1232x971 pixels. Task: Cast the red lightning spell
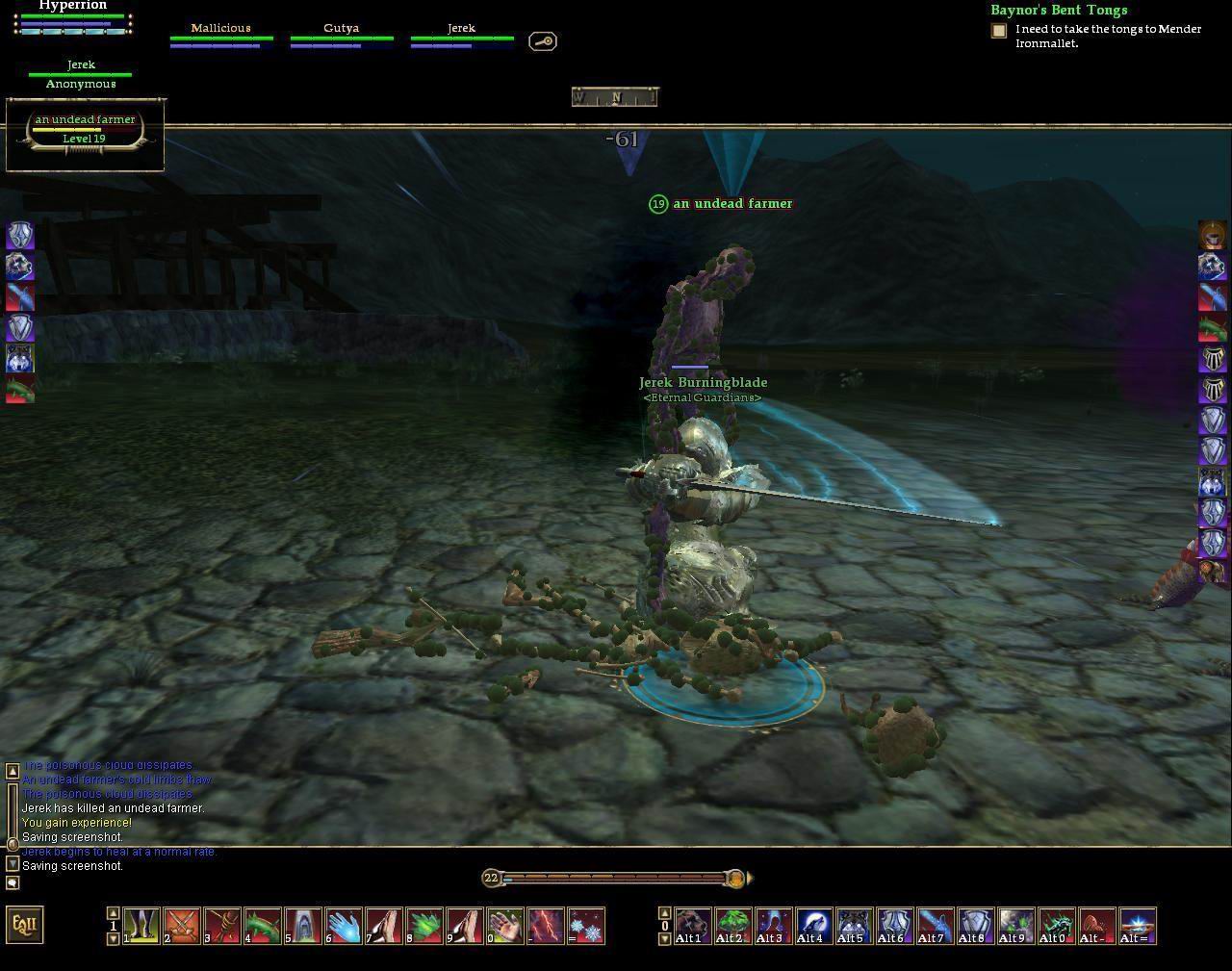click(x=546, y=926)
